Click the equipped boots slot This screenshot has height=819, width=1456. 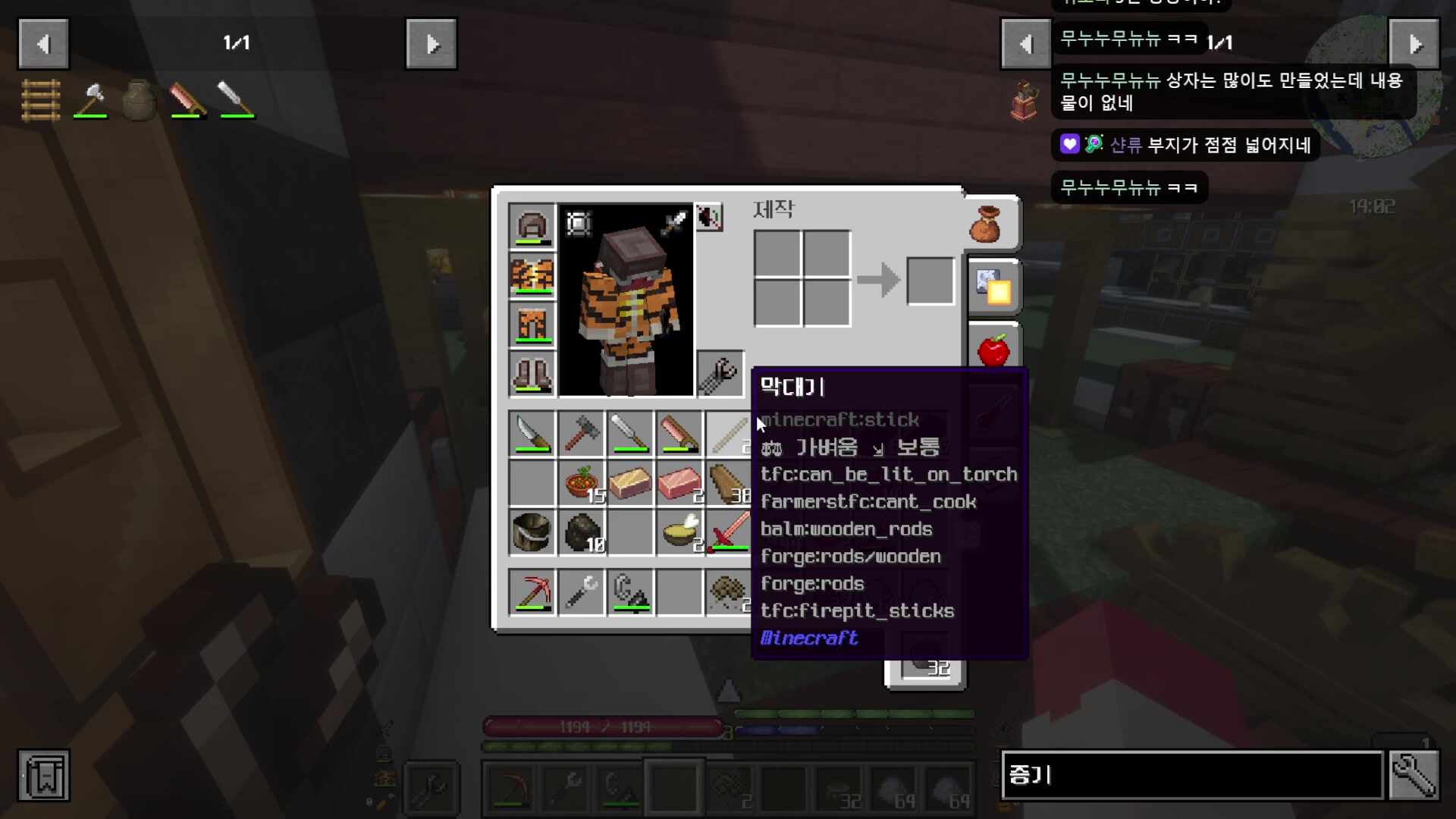[532, 374]
